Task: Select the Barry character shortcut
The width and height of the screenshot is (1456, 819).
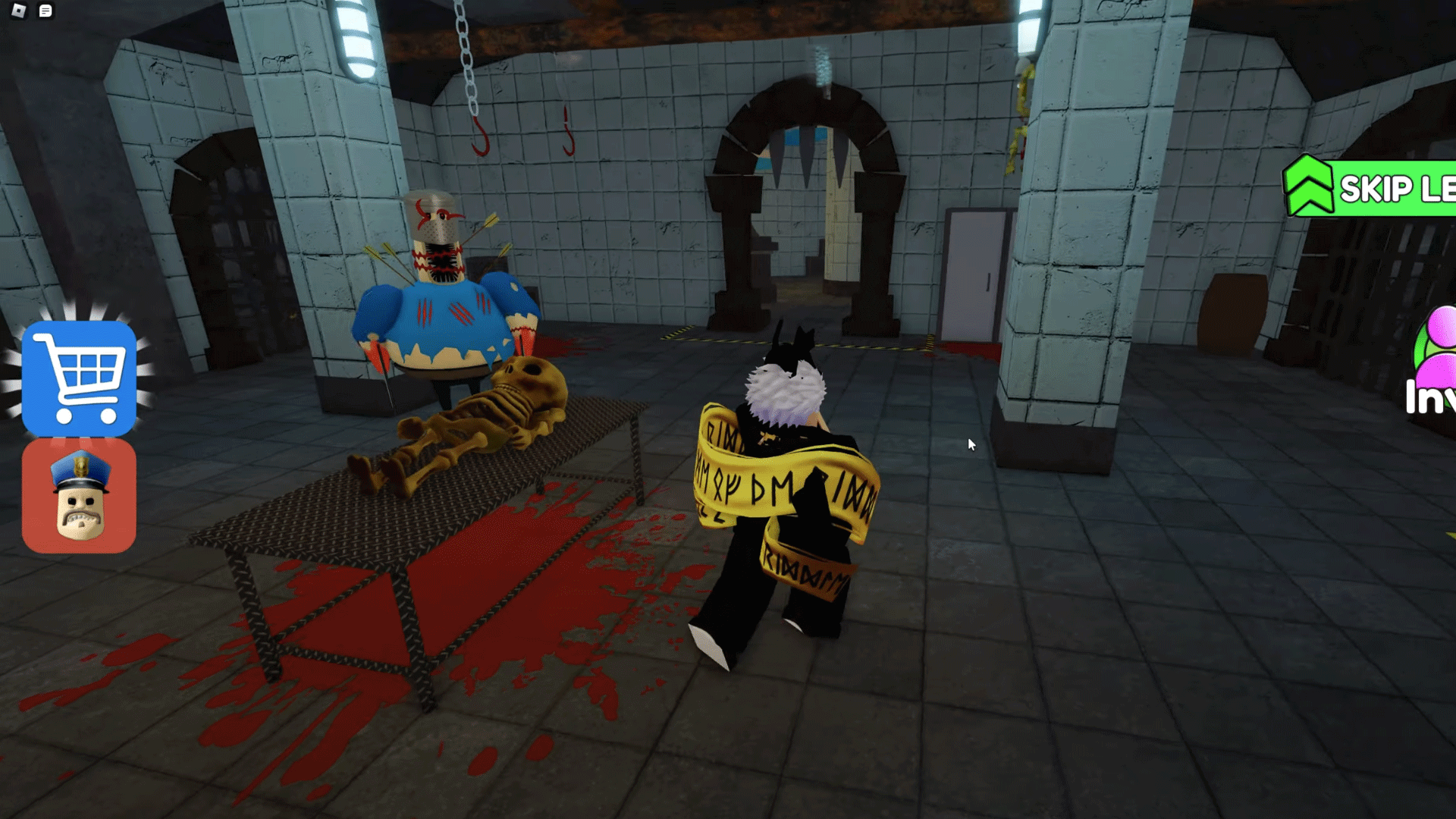Action: pos(79,494)
